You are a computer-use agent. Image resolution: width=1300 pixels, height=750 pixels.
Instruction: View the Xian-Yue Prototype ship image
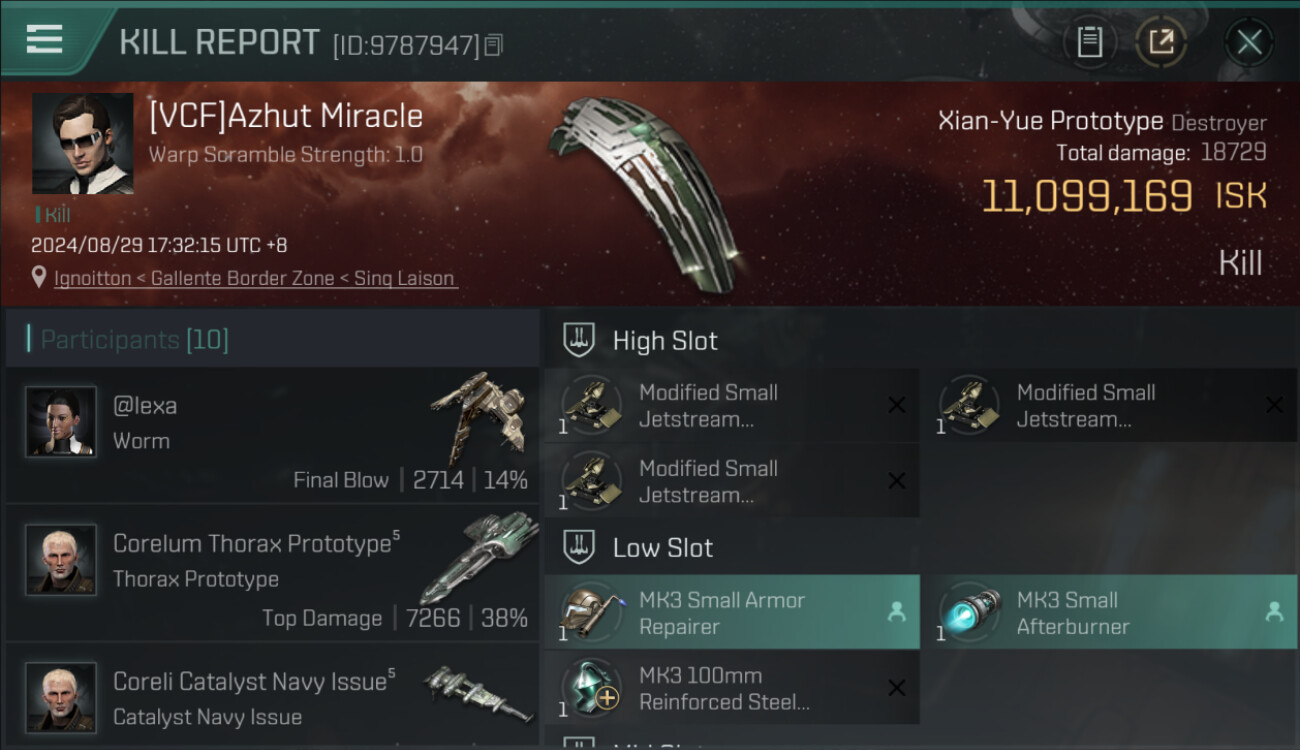tap(645, 190)
